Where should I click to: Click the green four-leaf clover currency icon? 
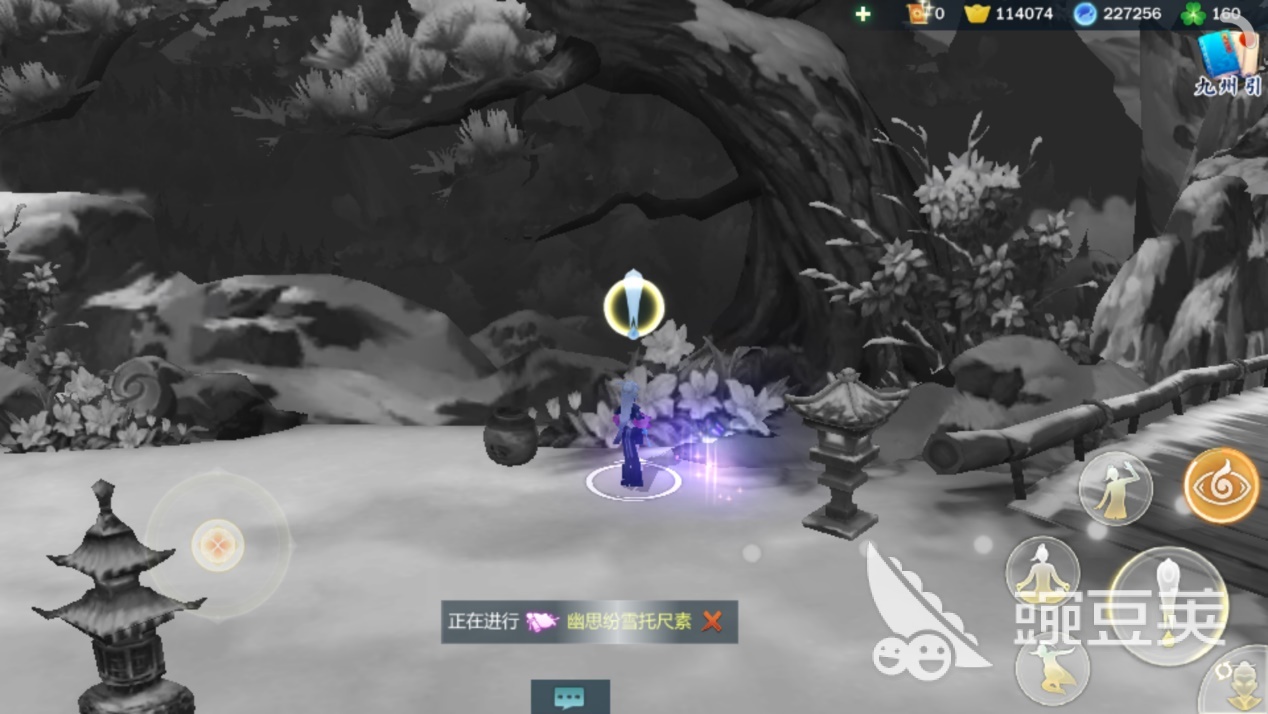pos(1188,14)
